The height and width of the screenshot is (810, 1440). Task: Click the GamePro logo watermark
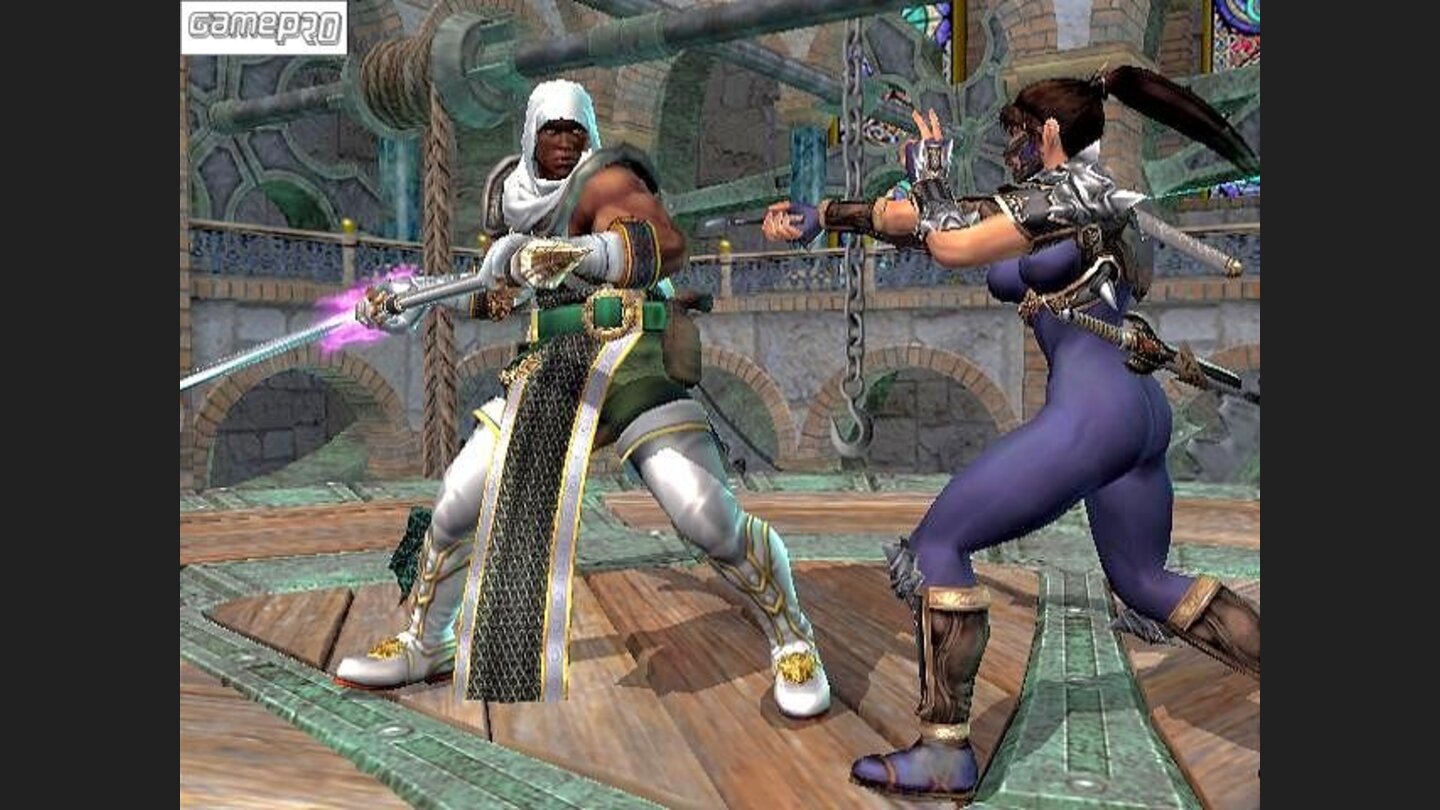click(x=264, y=27)
